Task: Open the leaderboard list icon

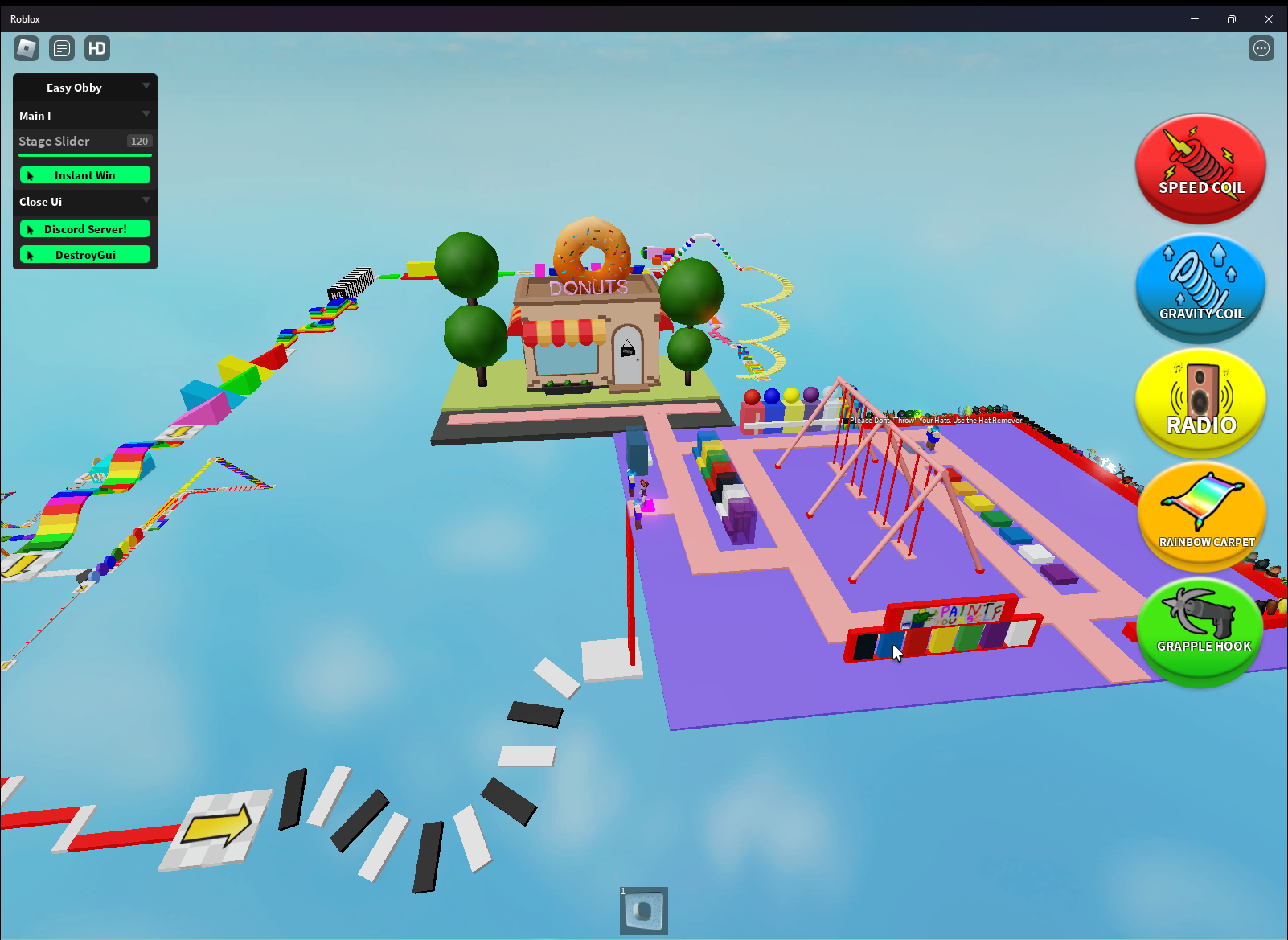Action: (61, 48)
